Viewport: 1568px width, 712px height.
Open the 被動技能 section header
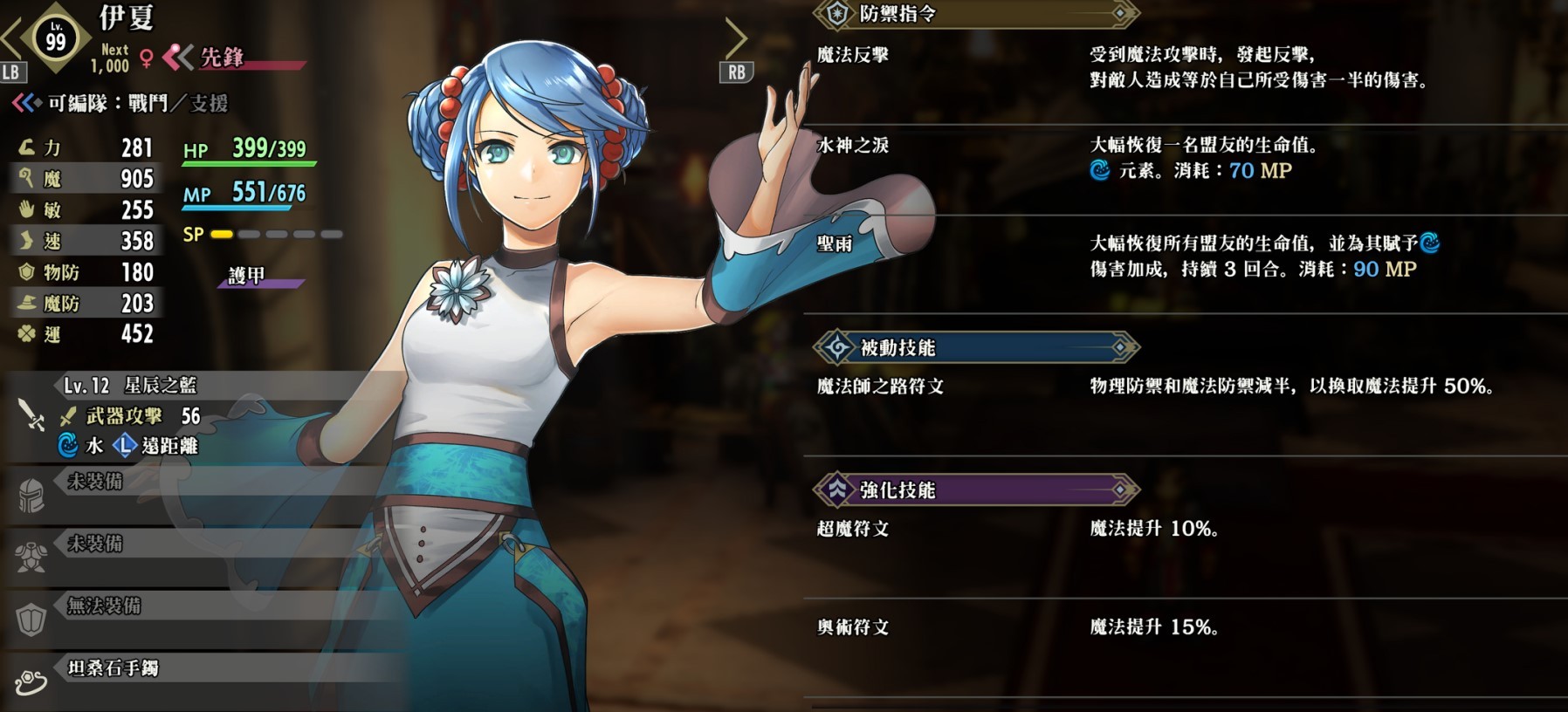tap(976, 348)
